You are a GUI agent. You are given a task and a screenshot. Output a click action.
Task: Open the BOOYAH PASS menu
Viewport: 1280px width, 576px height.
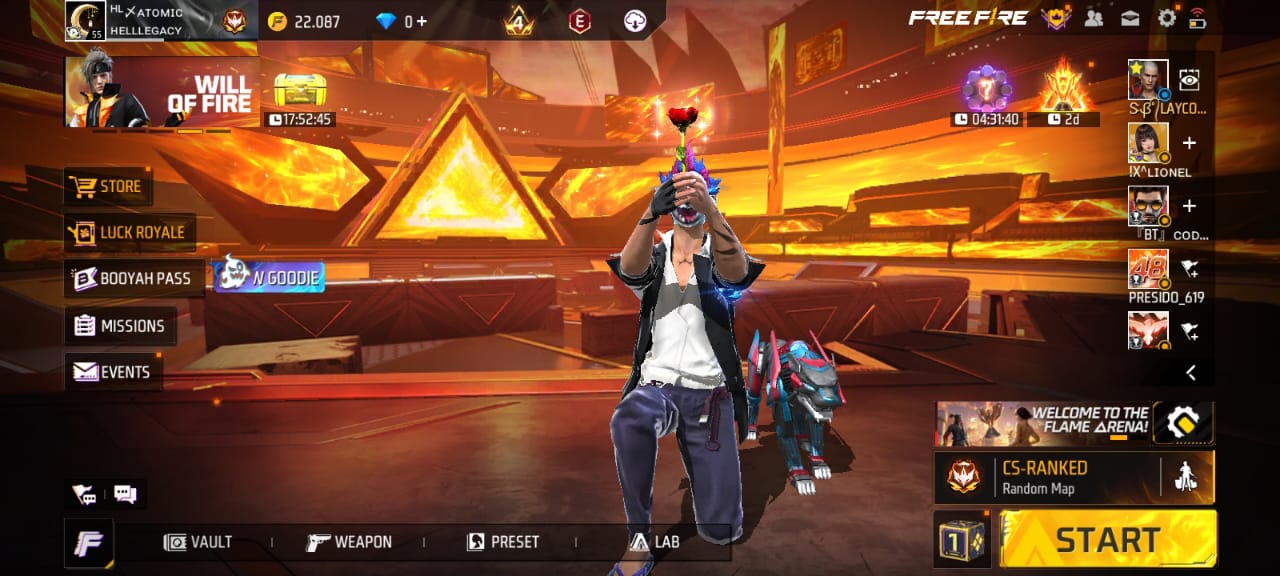pos(134,278)
